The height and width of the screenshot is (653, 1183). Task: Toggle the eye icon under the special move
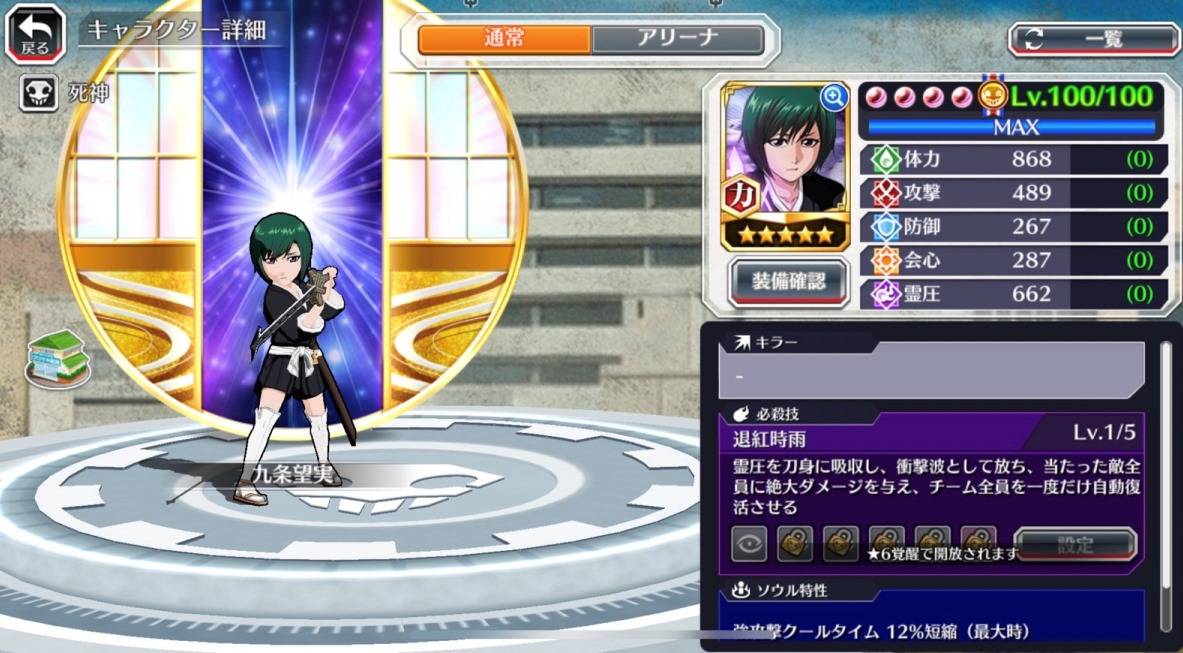coord(750,545)
